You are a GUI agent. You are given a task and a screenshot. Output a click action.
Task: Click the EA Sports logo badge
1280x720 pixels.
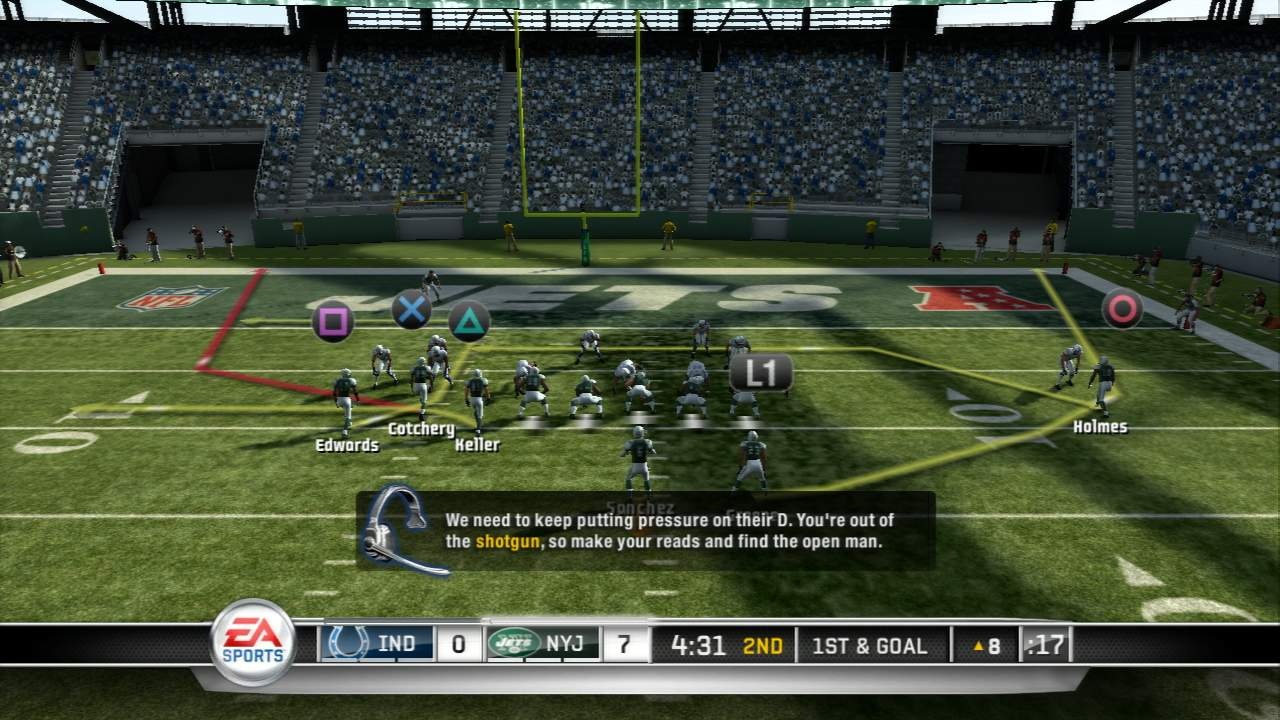coord(252,642)
